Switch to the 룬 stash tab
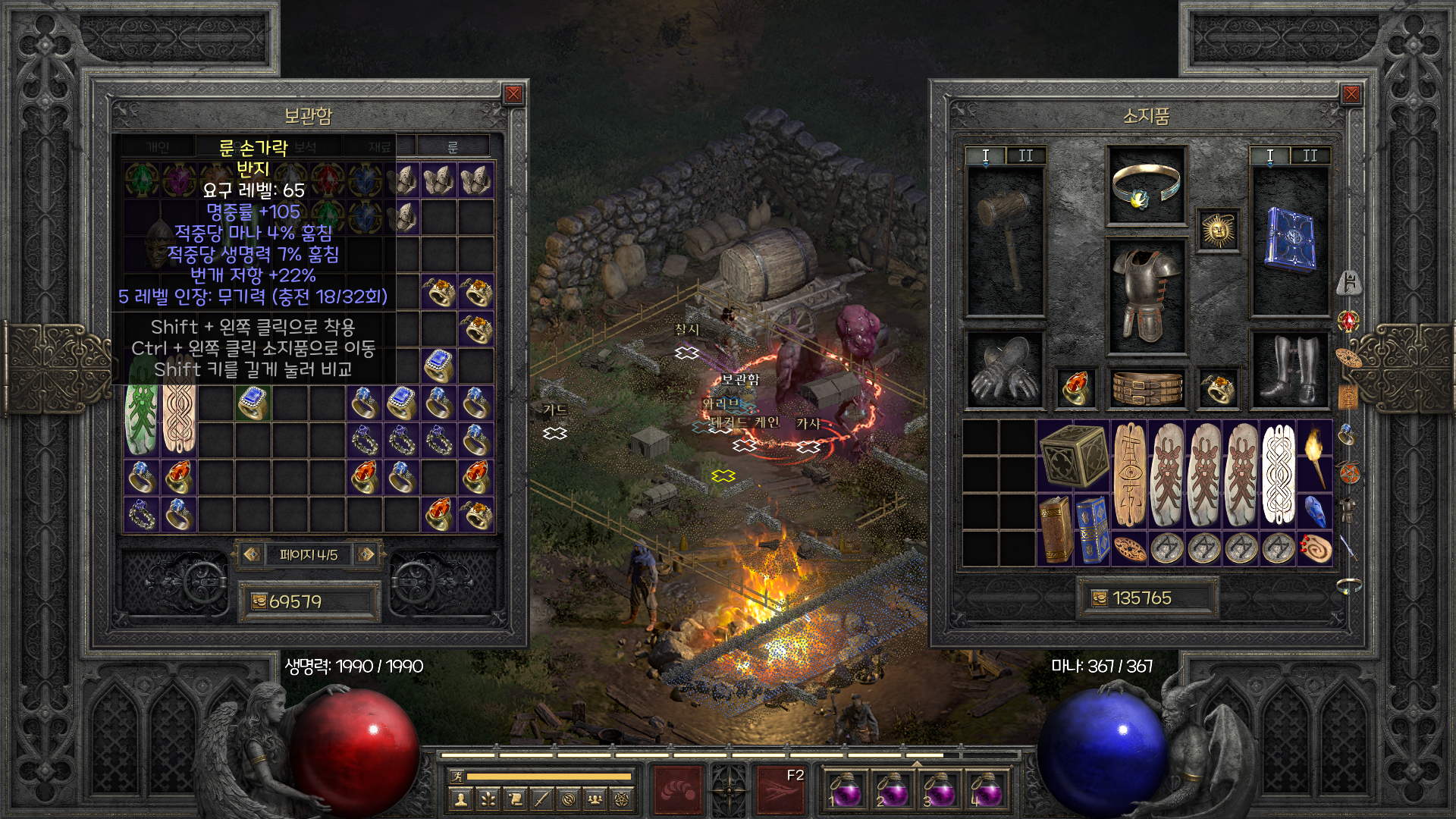This screenshot has height=819, width=1456. [453, 146]
